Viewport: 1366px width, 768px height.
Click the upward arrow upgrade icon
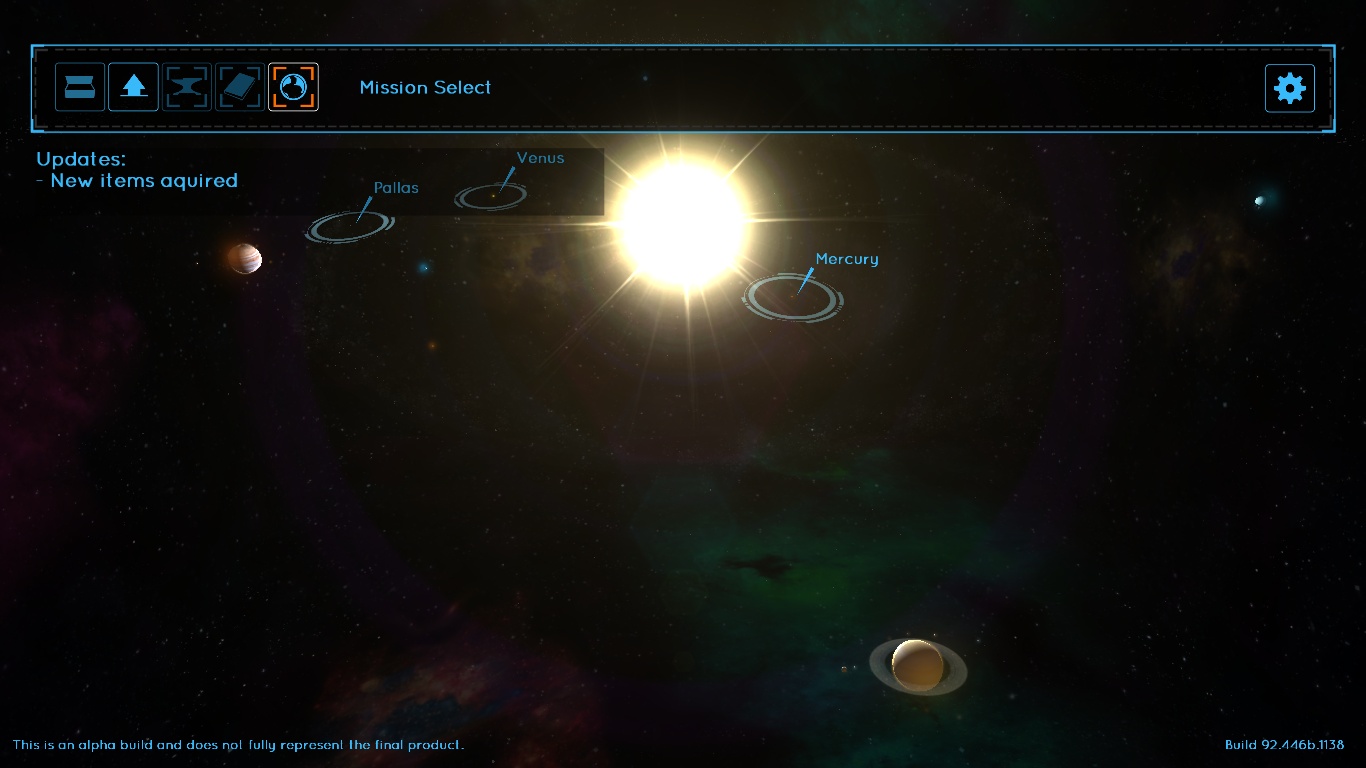click(133, 88)
